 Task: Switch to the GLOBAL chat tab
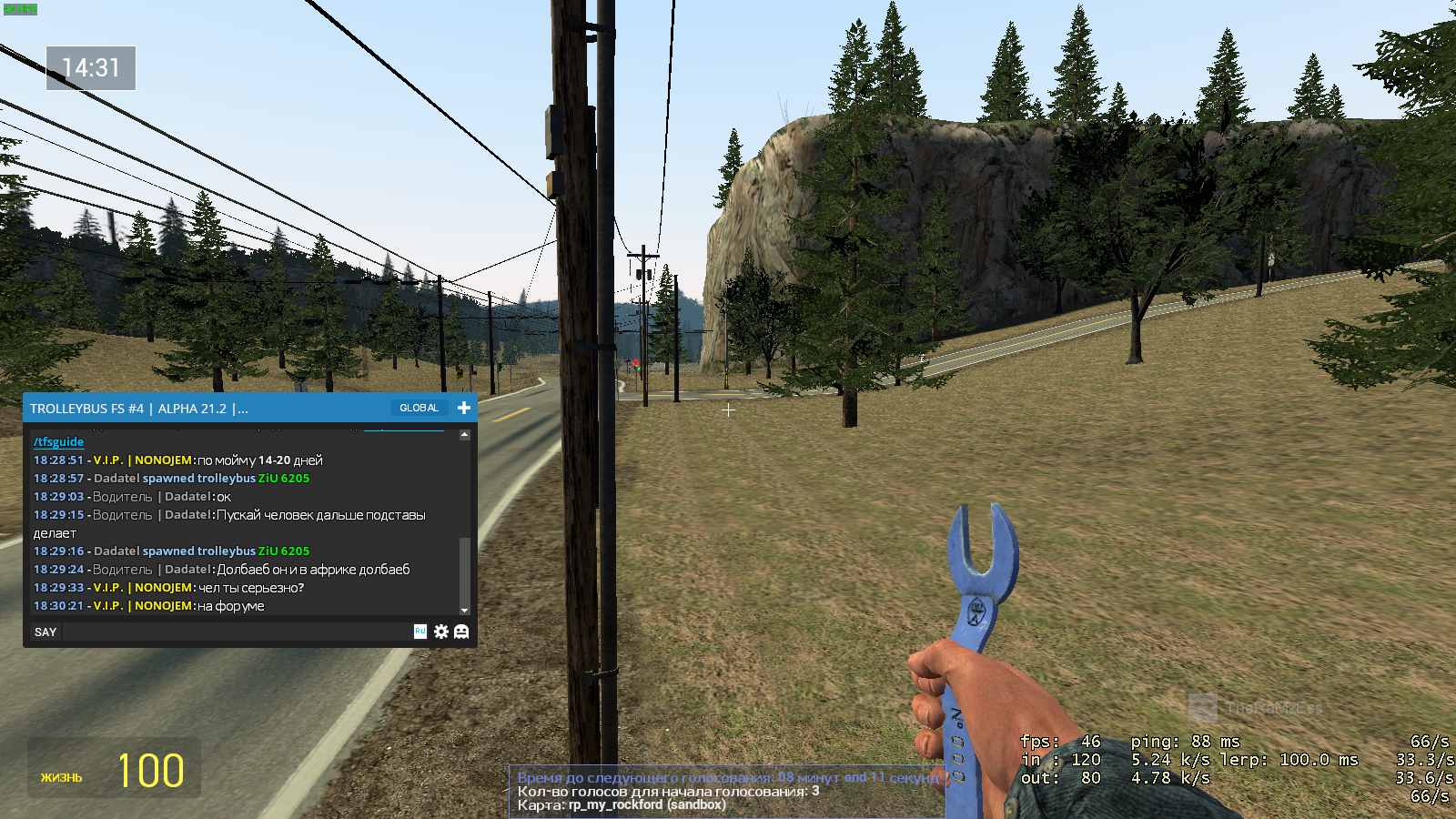pos(419,409)
